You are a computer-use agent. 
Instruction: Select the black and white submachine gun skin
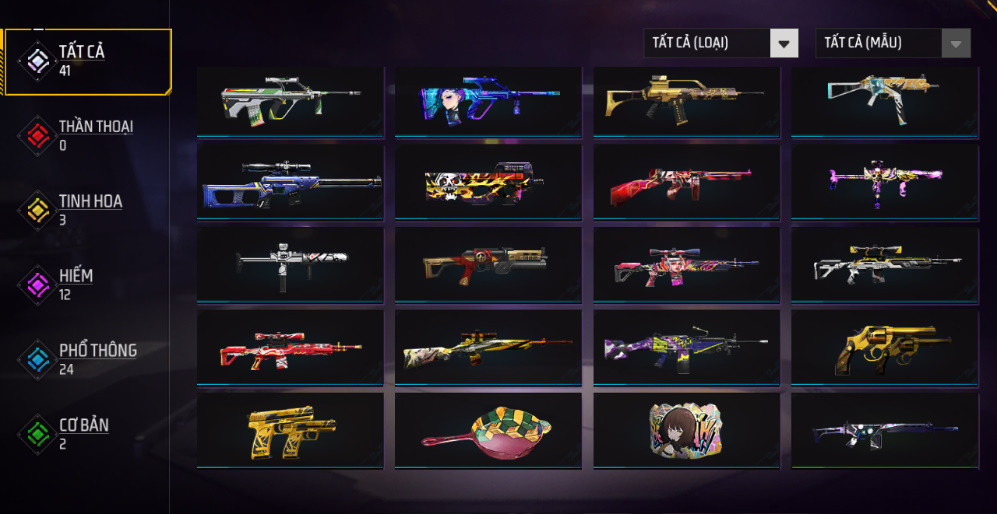(x=290, y=264)
